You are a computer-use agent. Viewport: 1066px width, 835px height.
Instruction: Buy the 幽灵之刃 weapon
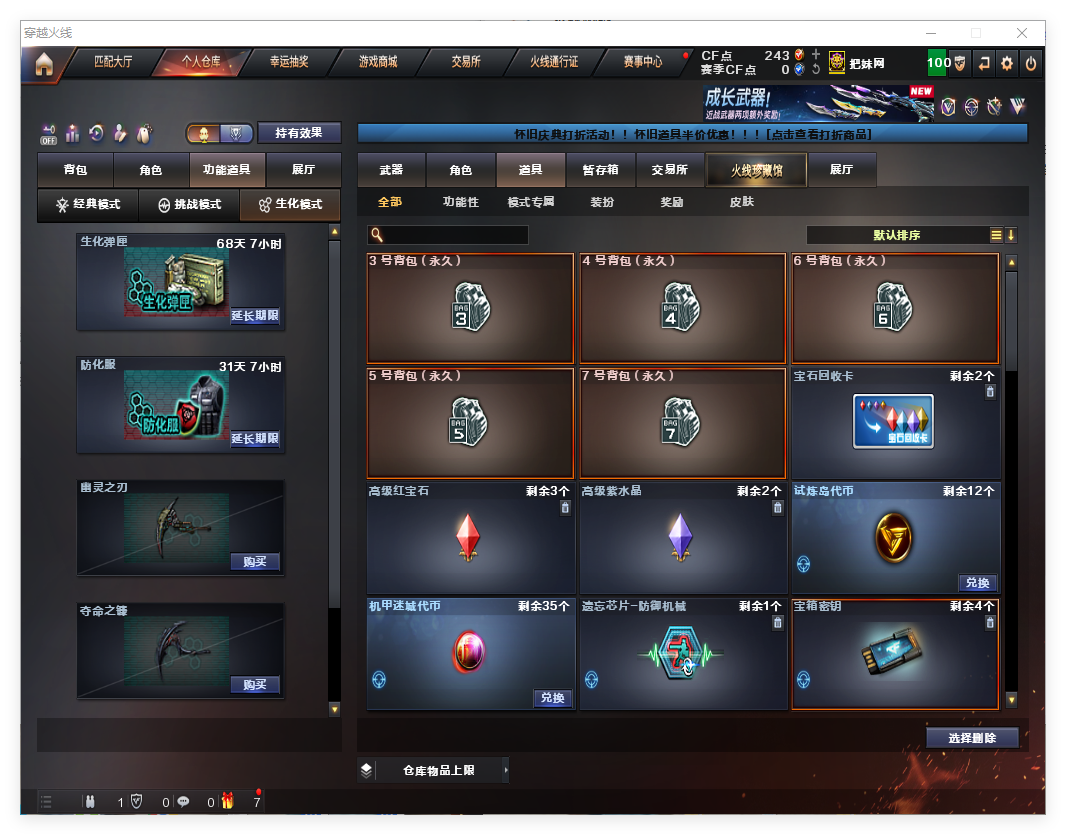(255, 562)
